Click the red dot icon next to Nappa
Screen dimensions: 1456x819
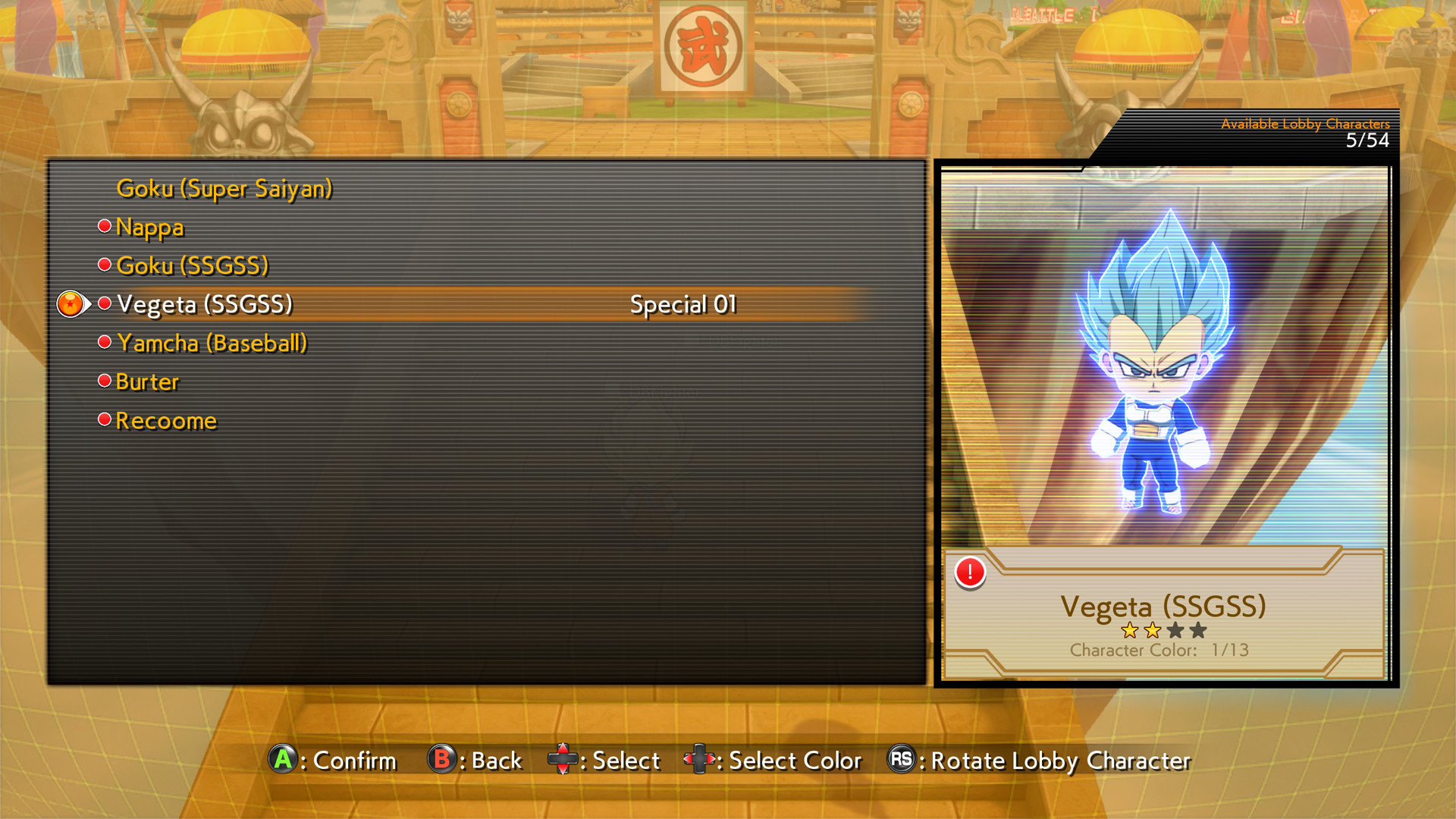click(104, 224)
